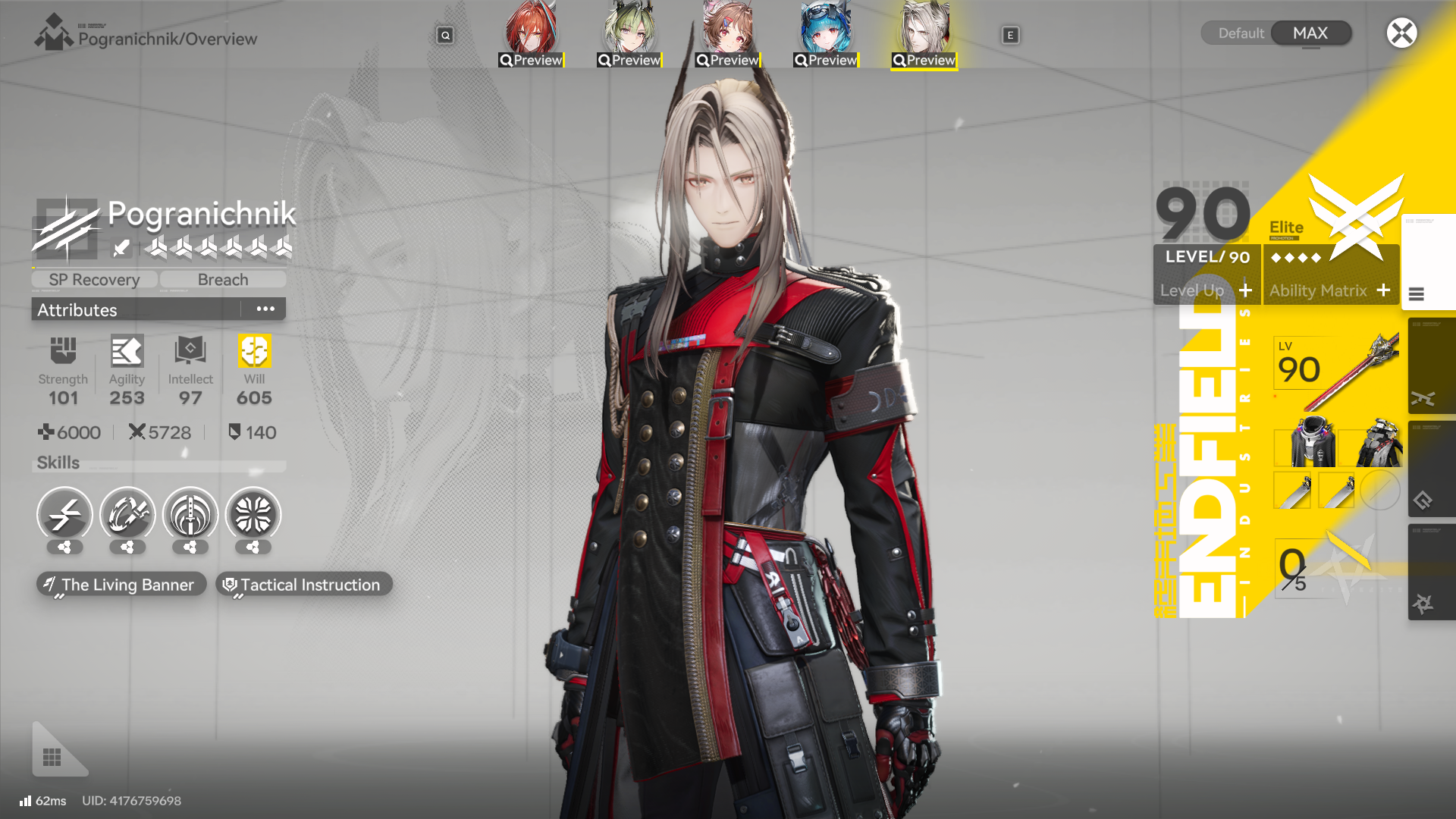
Task: Preview the blue-haired operator portrait
Action: pos(824,30)
